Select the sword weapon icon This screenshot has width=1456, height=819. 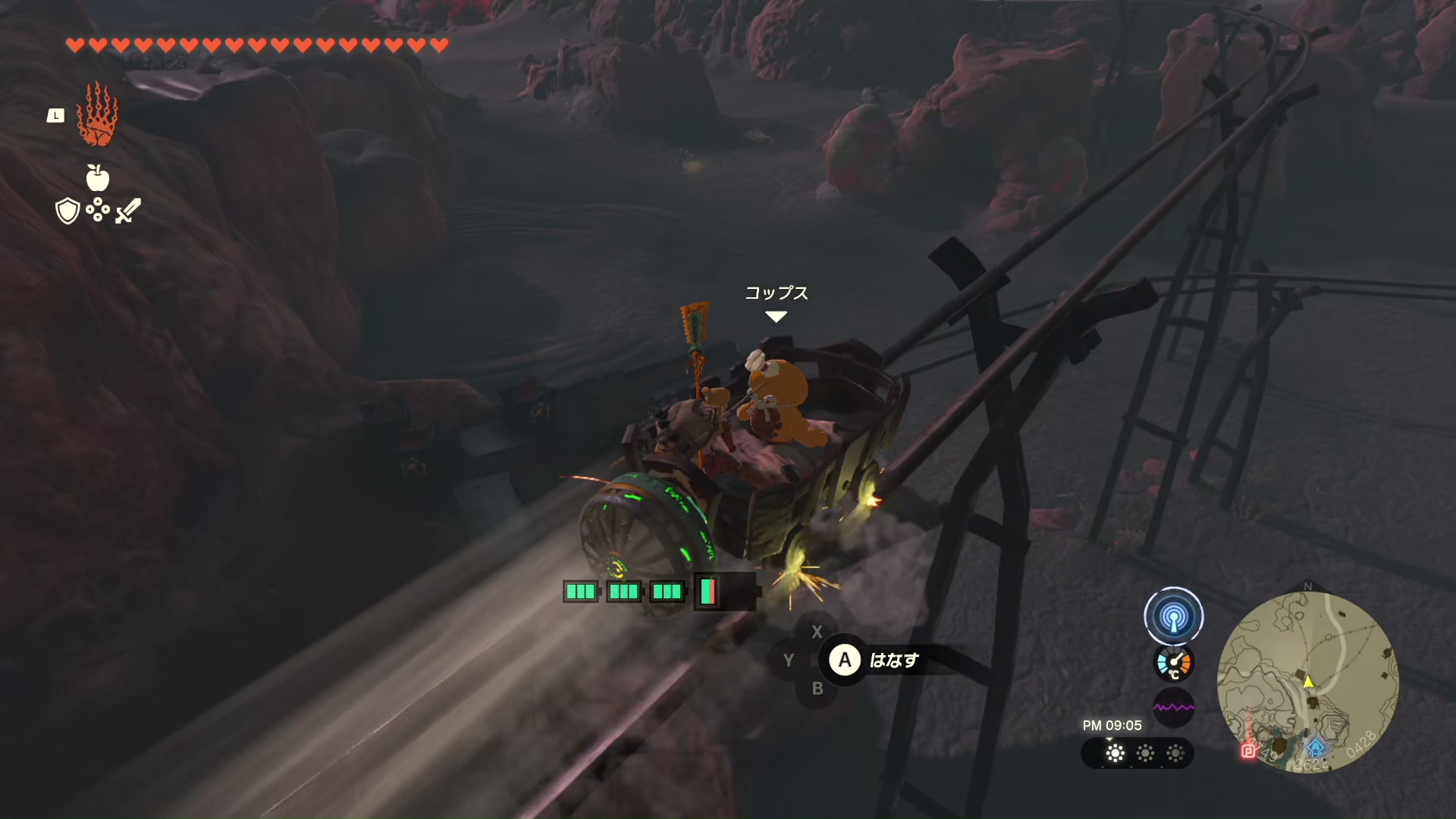coord(128,210)
